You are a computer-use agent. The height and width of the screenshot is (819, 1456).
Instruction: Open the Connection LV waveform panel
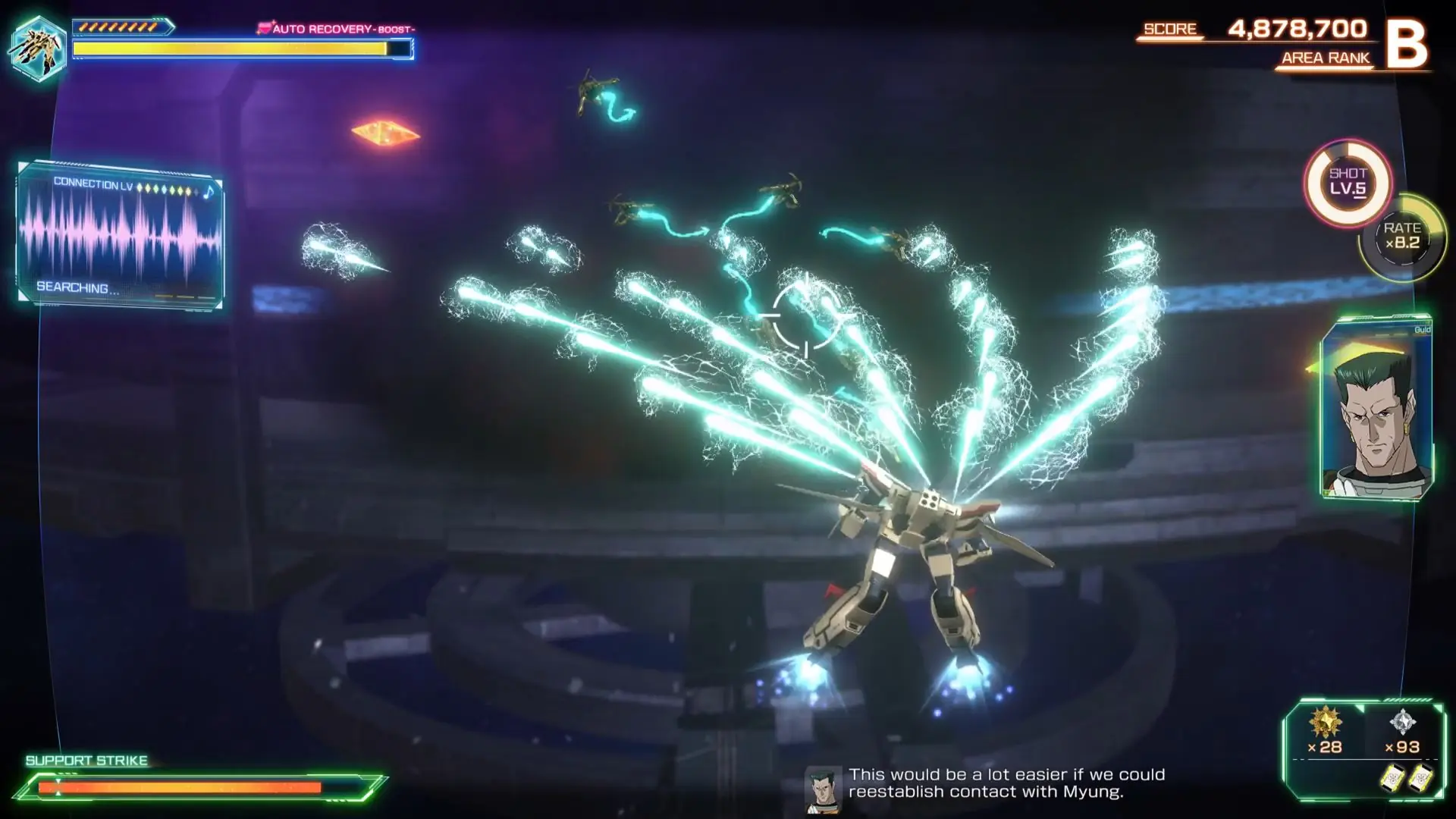tap(120, 236)
